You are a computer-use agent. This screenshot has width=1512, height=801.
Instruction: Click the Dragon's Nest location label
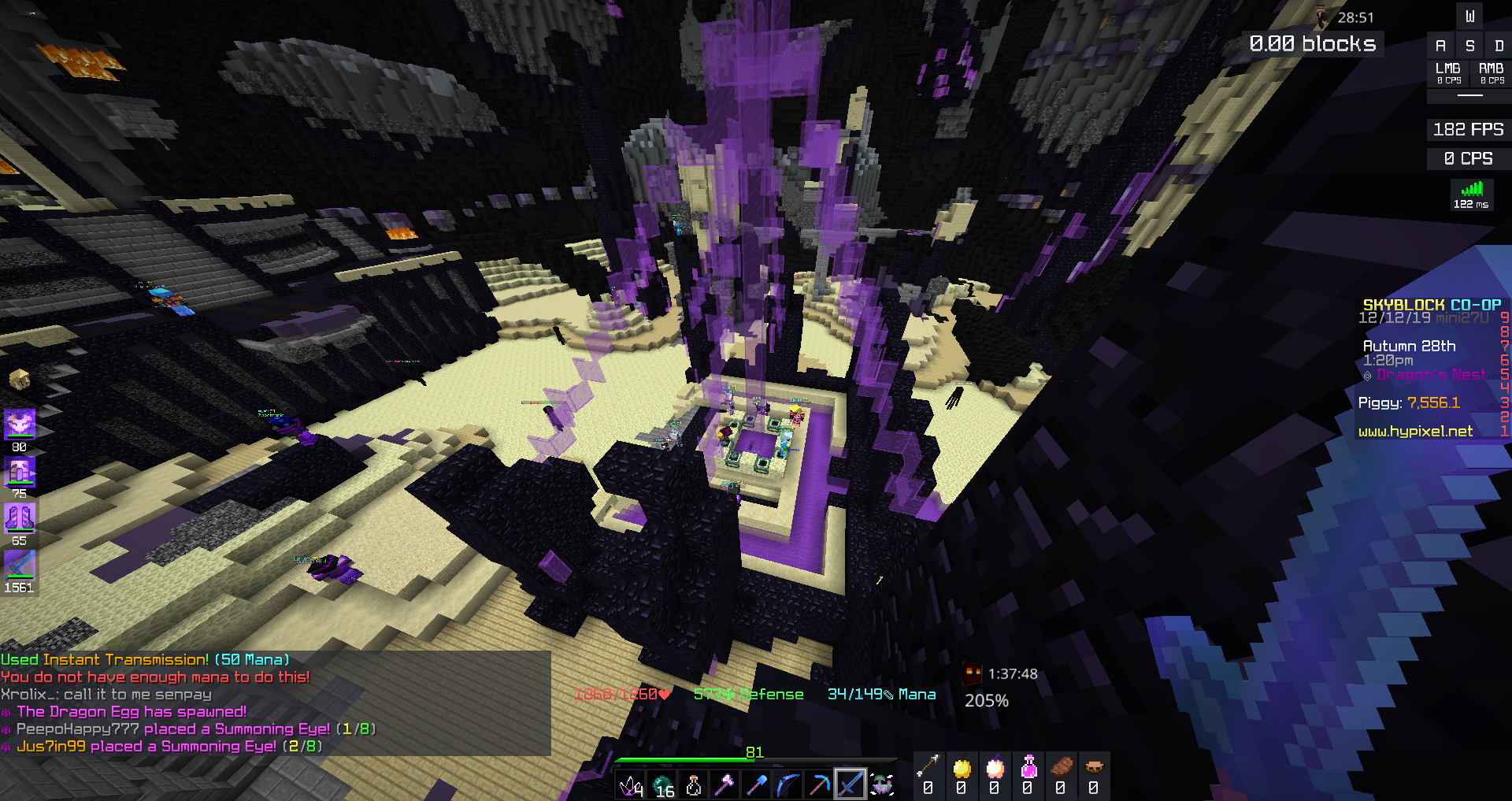coord(1430,374)
